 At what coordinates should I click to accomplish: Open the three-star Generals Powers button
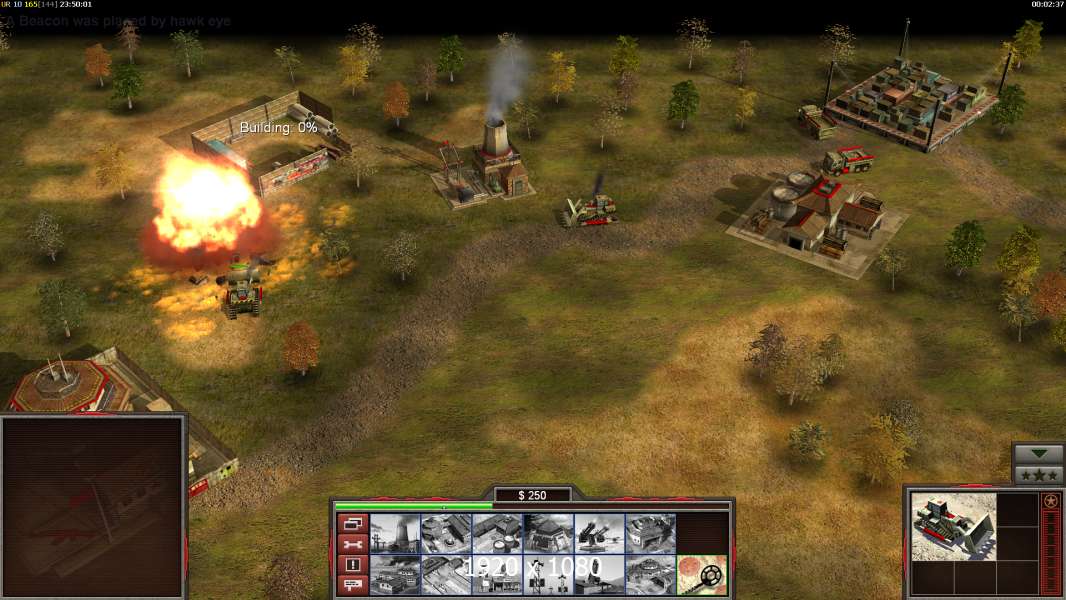point(1038,475)
